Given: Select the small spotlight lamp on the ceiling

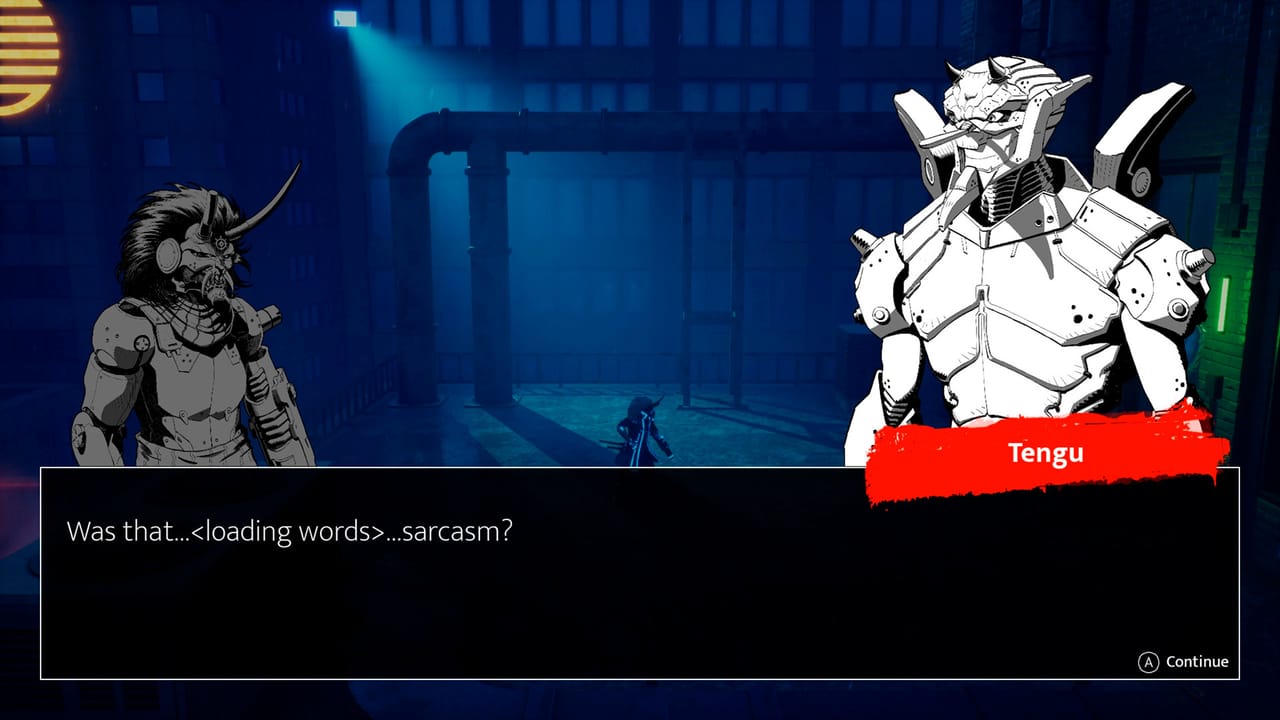Looking at the screenshot, I should [345, 20].
